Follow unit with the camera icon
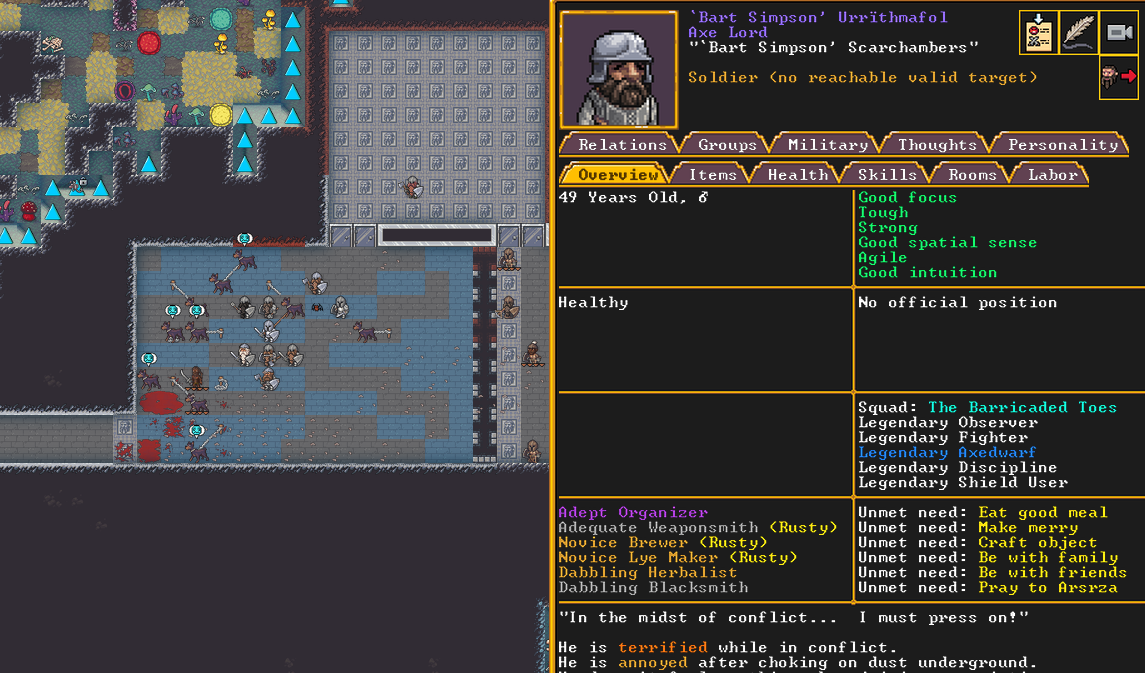This screenshot has height=673, width=1145. (1119, 33)
